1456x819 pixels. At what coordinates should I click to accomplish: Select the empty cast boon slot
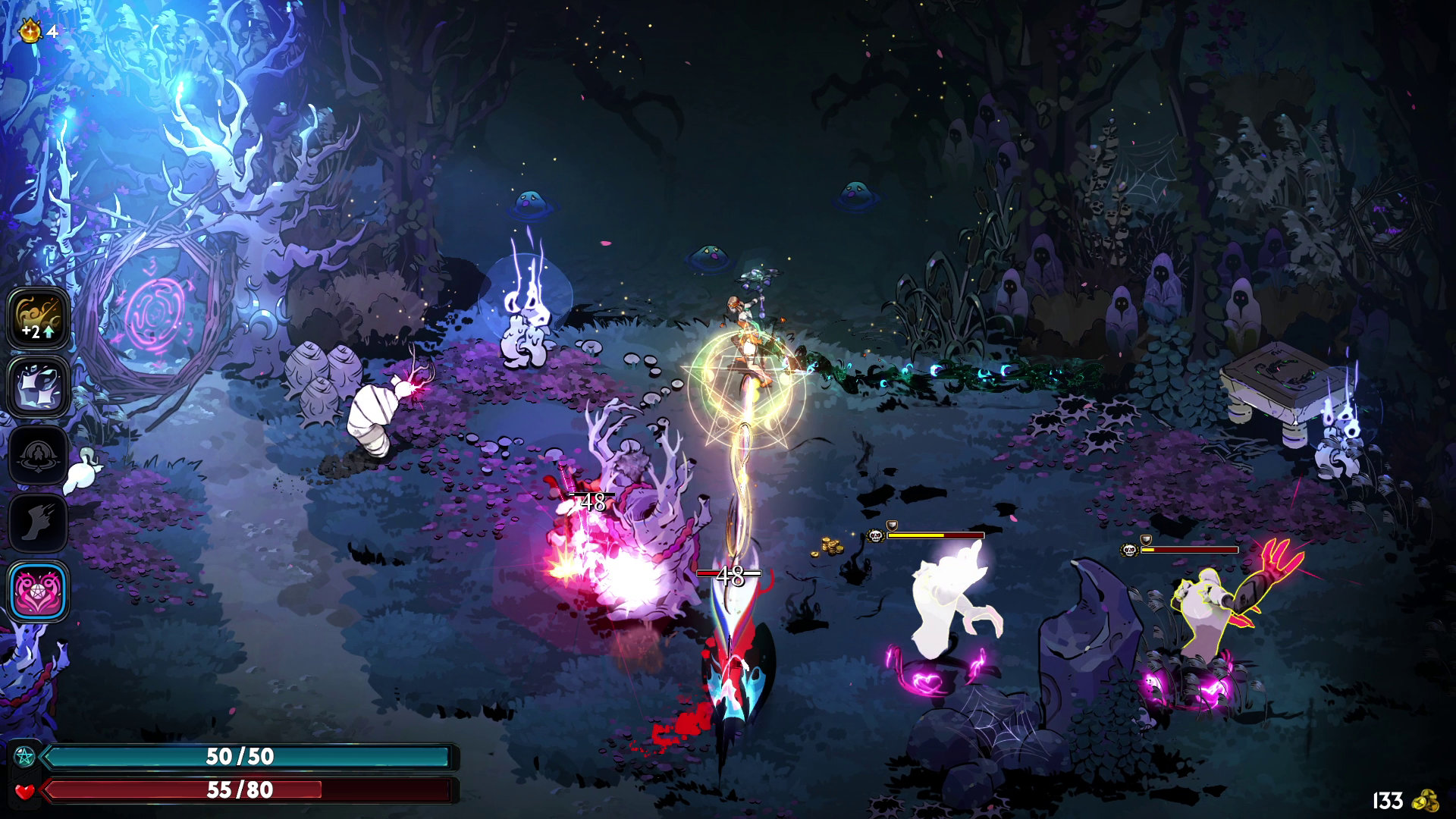point(38,455)
